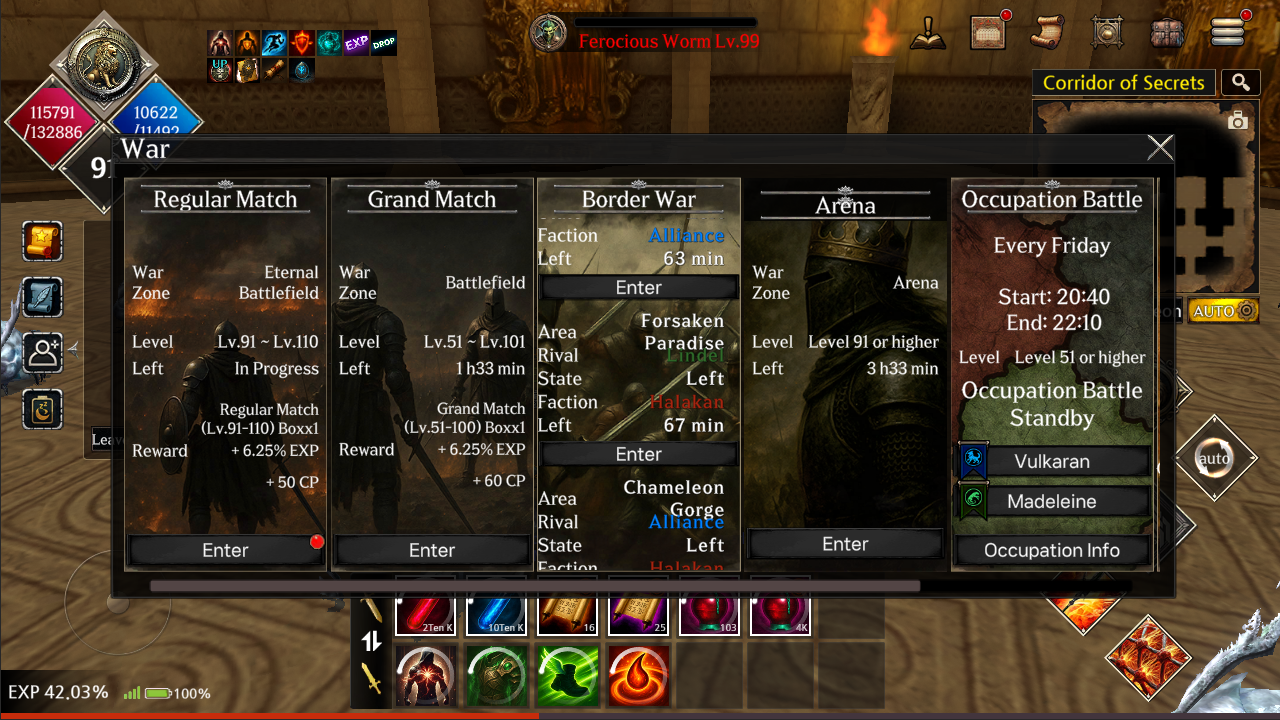1280x720 pixels.
Task: Enter the Grand Match battlefield
Action: (x=432, y=550)
